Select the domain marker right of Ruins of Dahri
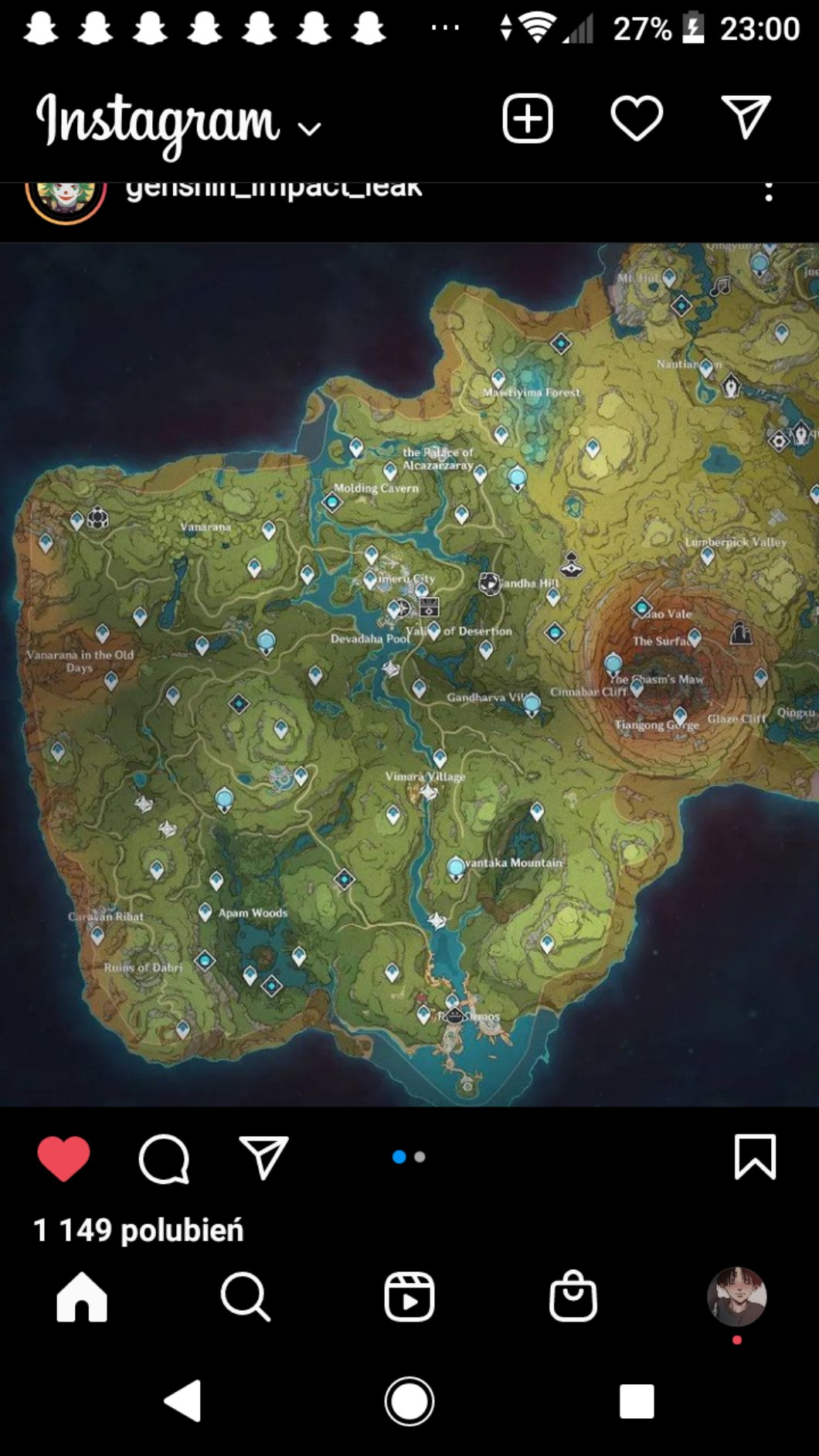 pos(205,961)
